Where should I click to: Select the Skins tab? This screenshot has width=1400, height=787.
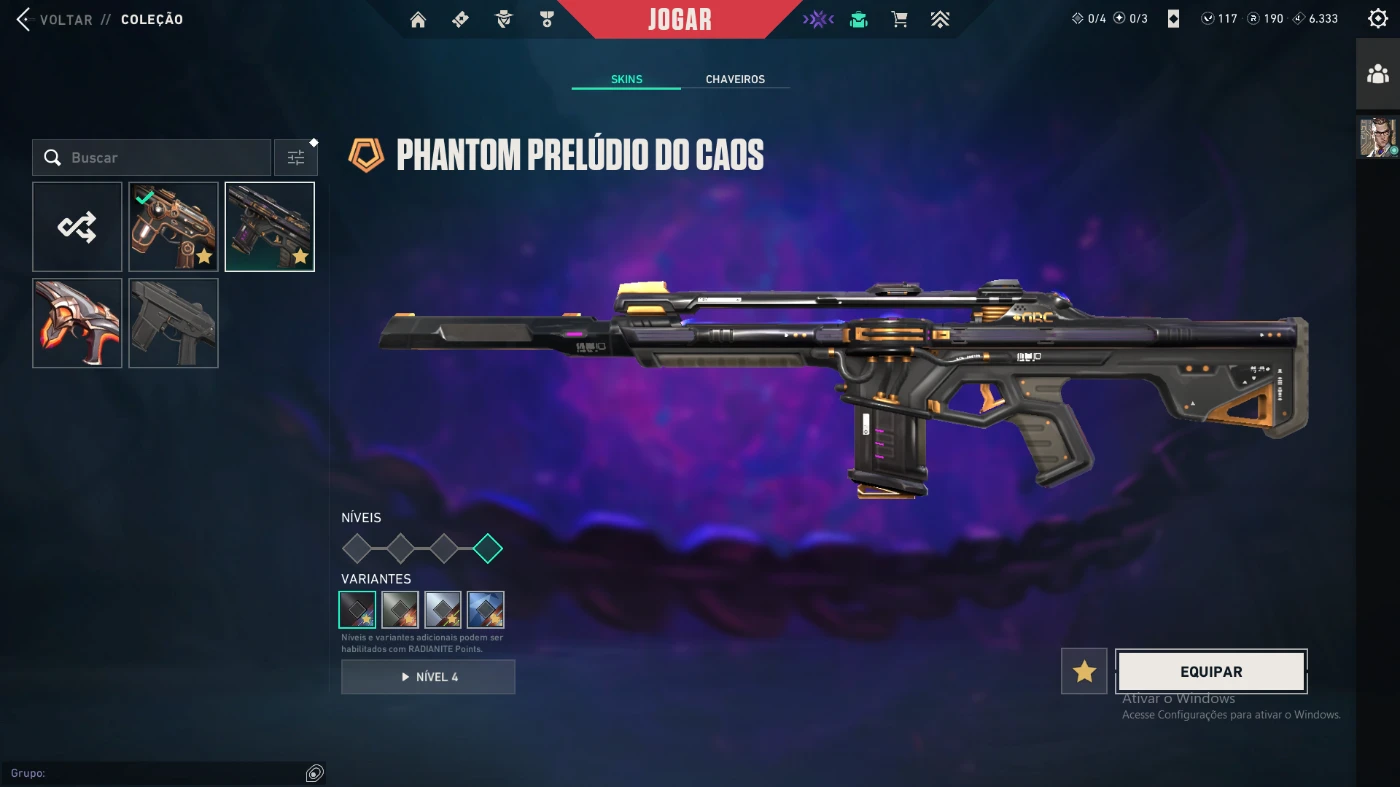point(626,79)
